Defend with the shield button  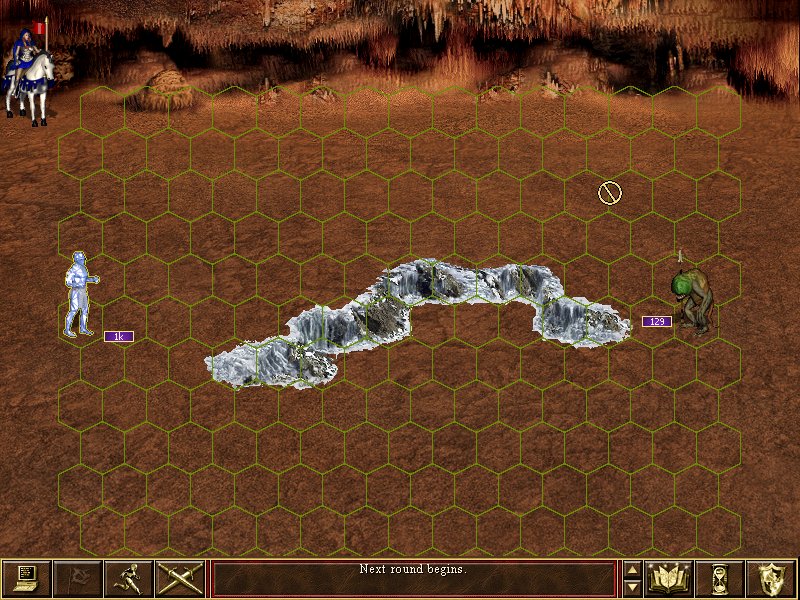pos(773,578)
